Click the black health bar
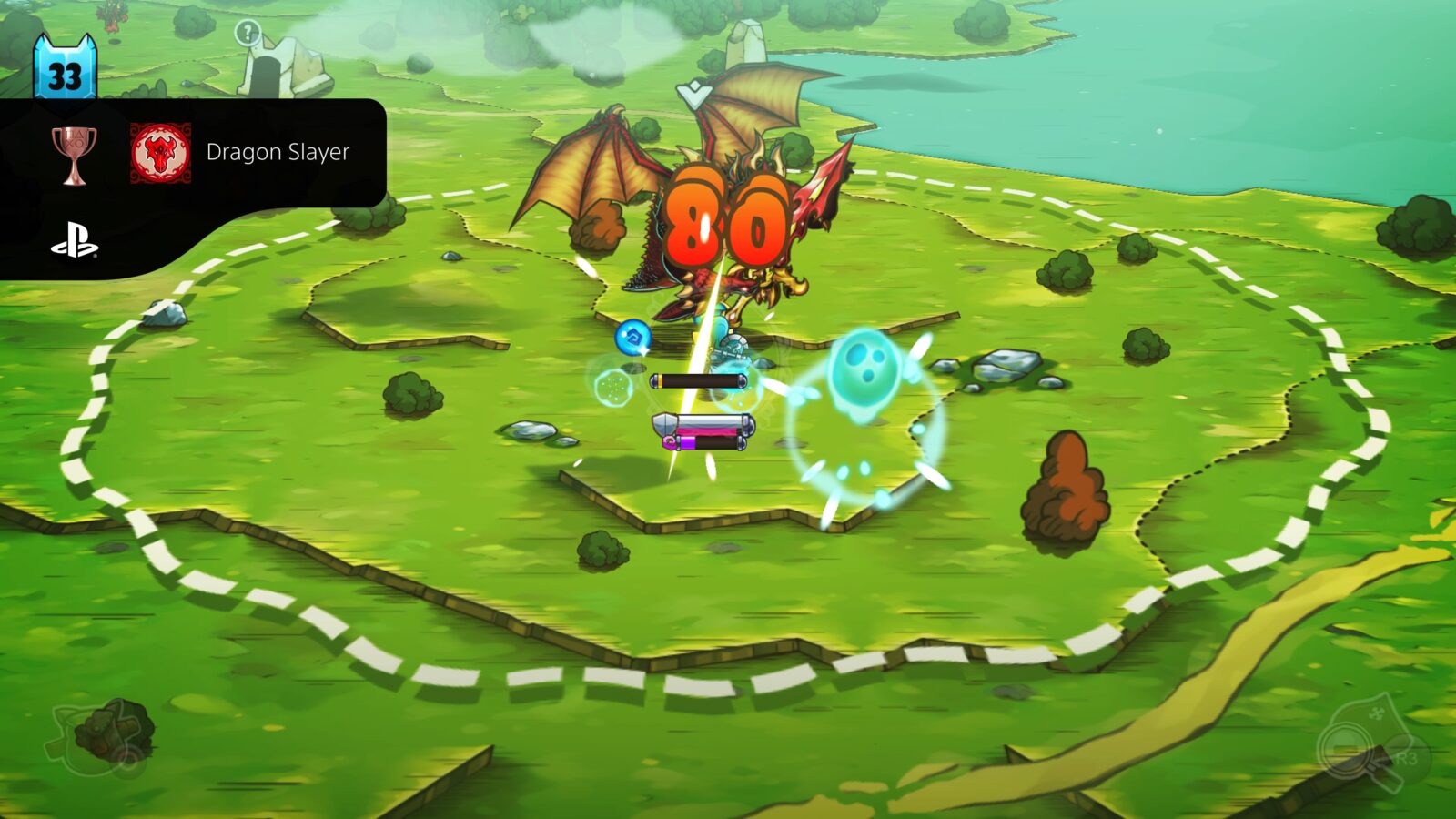 701,381
